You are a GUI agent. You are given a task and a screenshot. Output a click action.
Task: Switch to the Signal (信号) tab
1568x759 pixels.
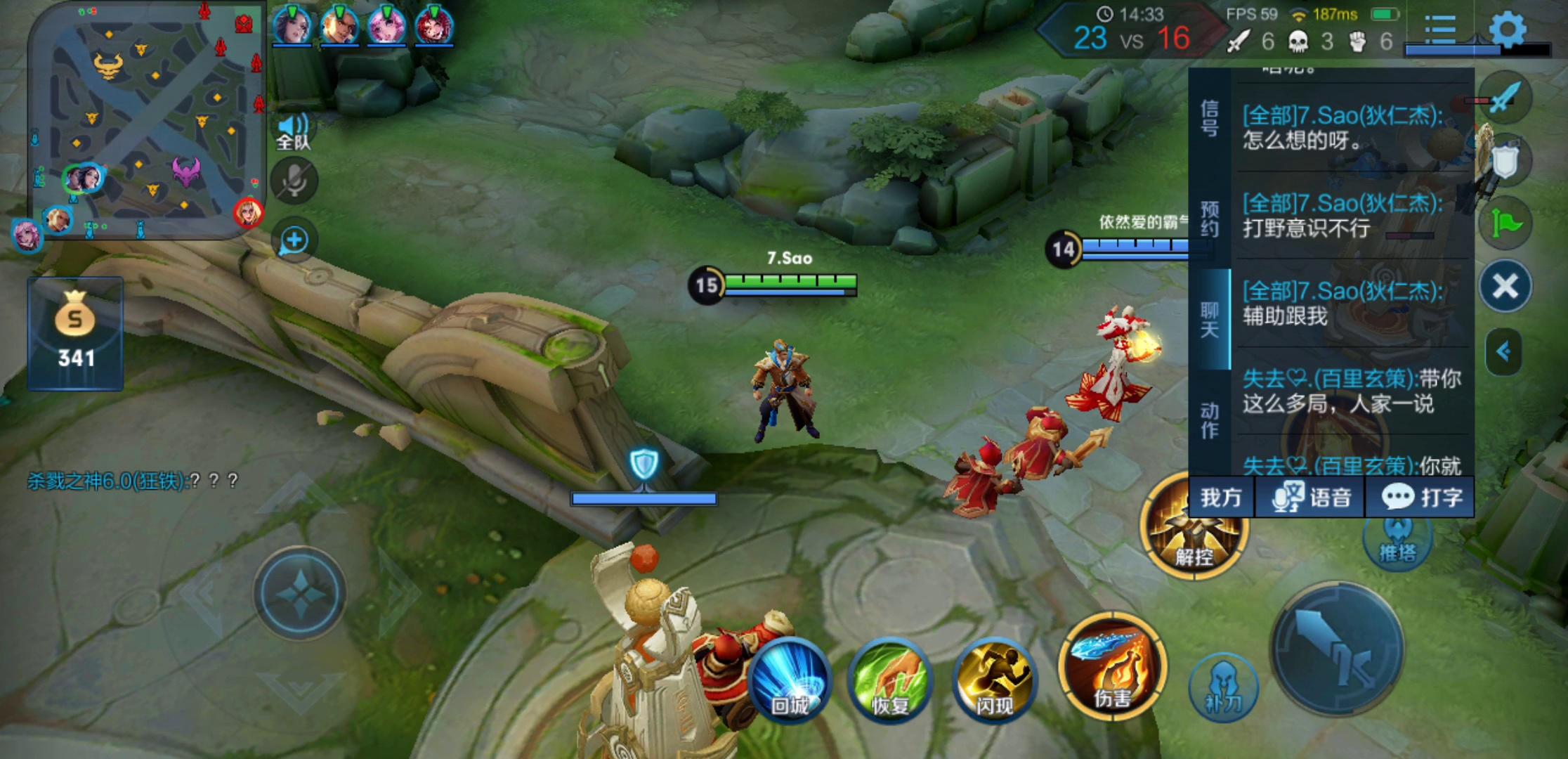(1209, 118)
